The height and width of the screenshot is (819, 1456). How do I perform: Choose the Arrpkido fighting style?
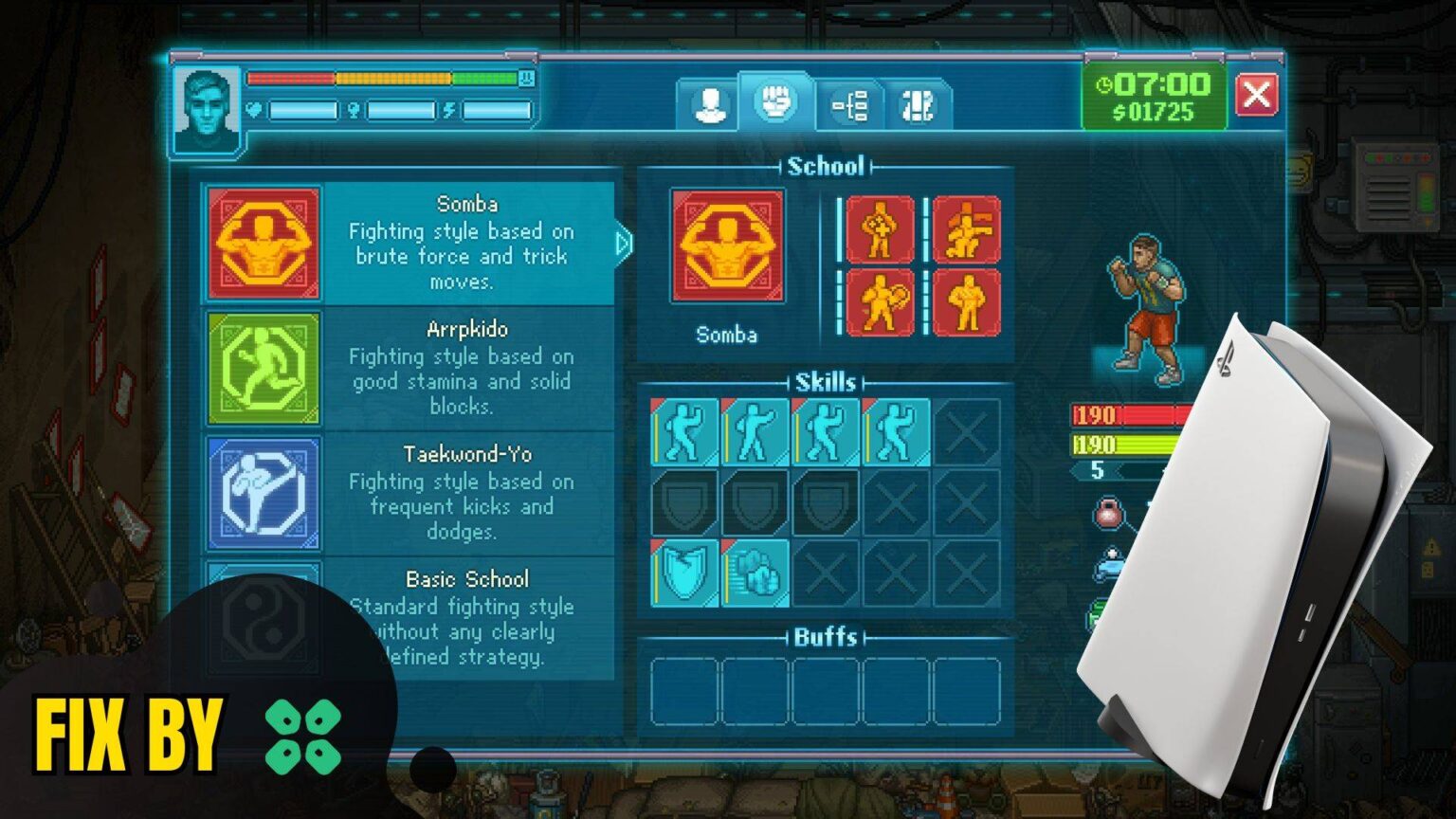[409, 368]
